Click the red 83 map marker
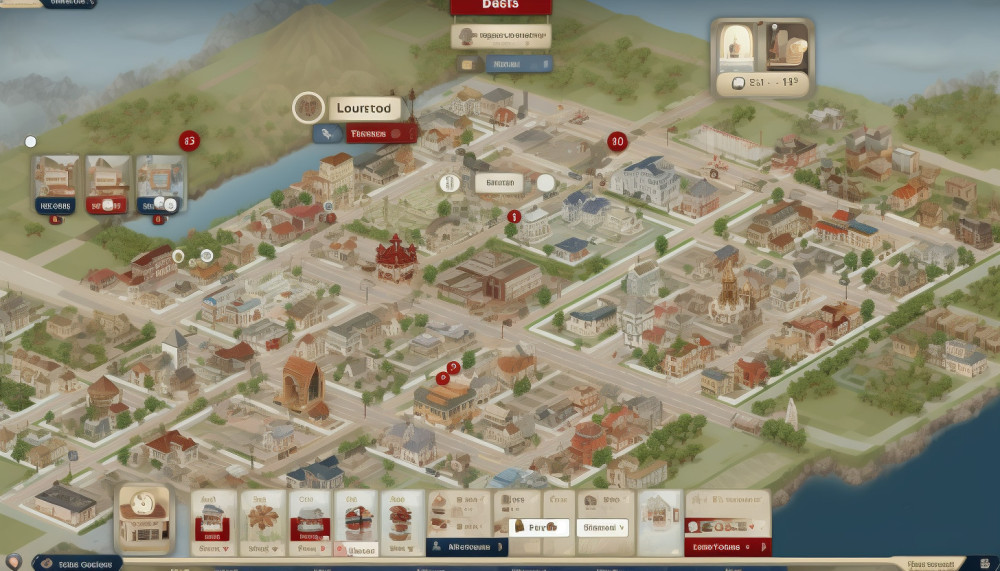This screenshot has height=571, width=1000. point(189,141)
